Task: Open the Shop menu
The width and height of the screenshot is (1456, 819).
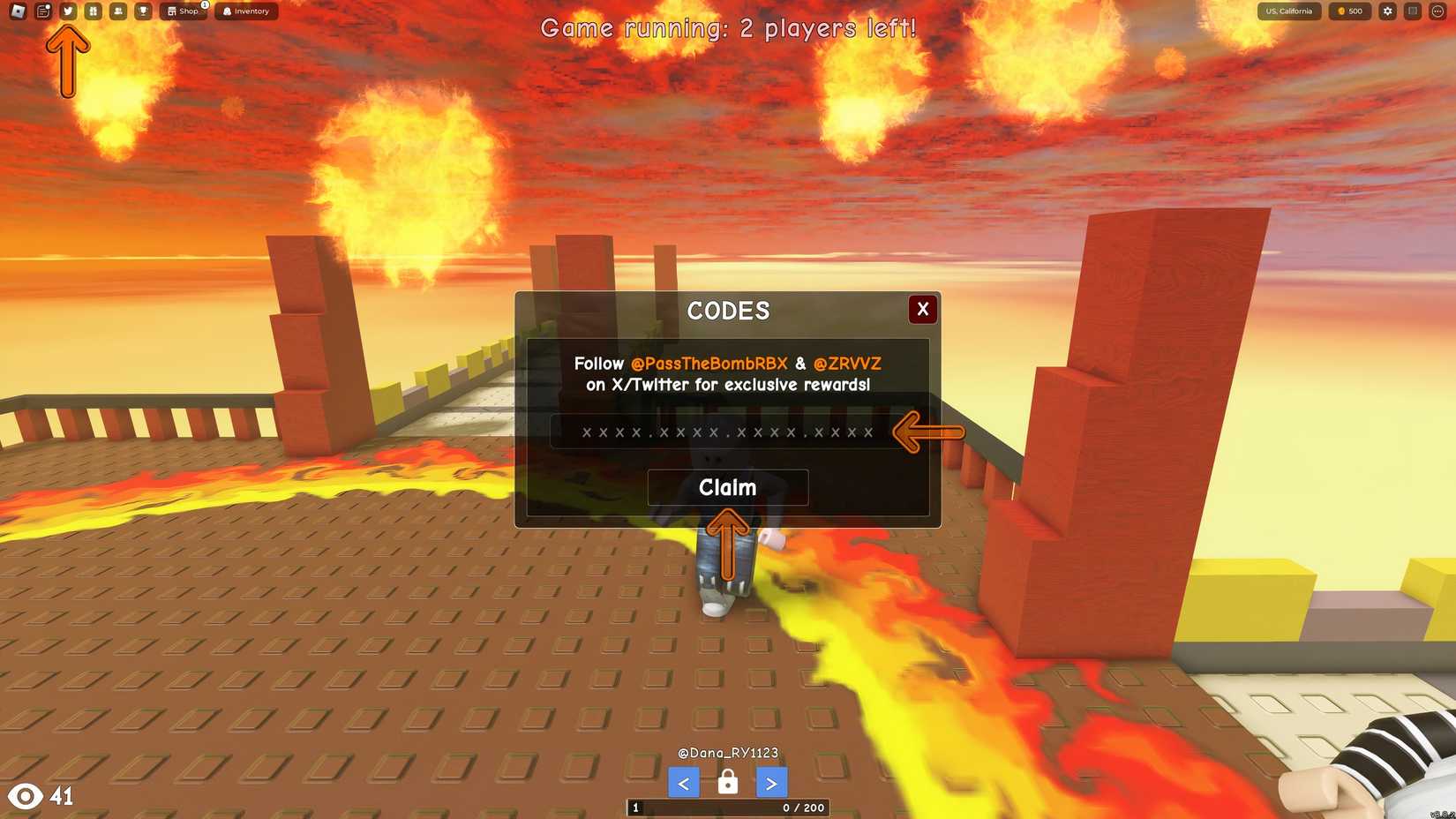Action: 184,11
